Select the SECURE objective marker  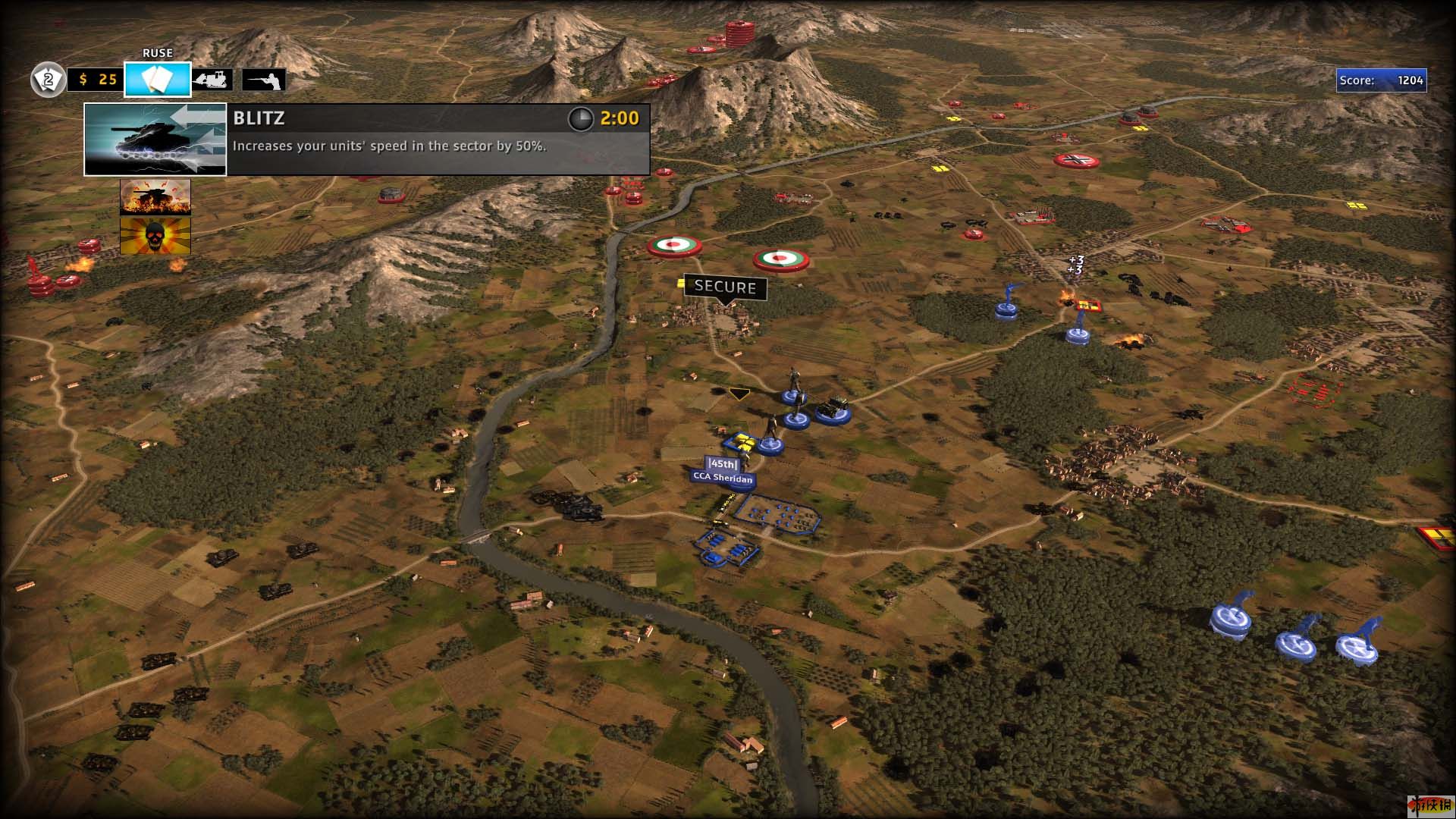pos(725,287)
